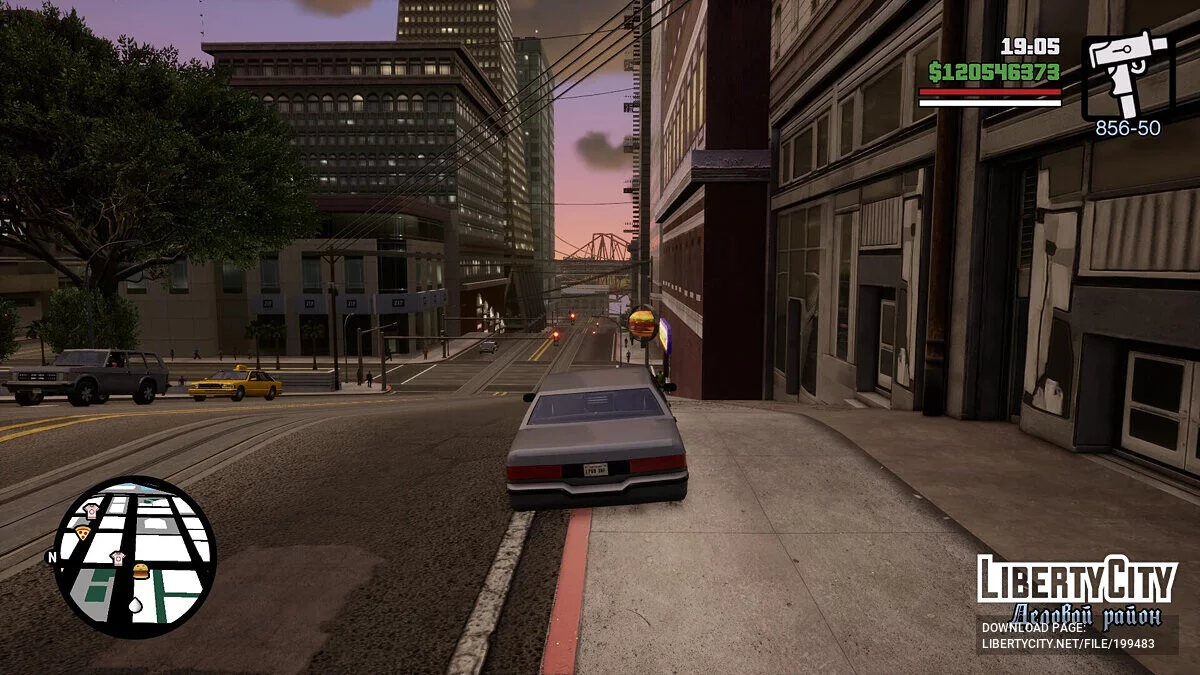Open the LibertyCity watermark logo

click(x=1076, y=580)
